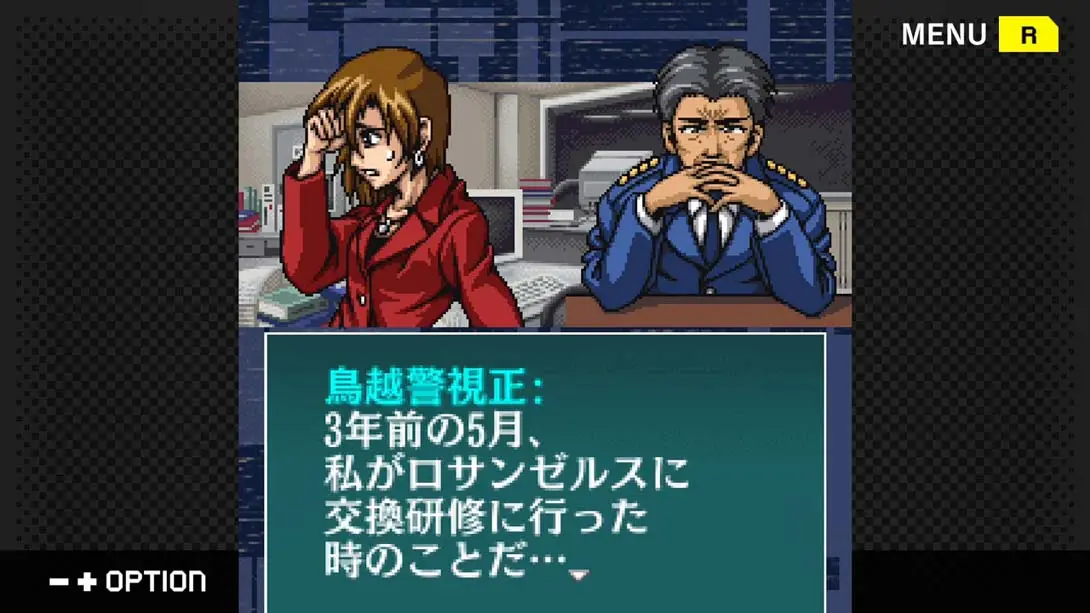The width and height of the screenshot is (1090, 613).
Task: Click the pink dialogue continue arrow
Action: coord(578,575)
